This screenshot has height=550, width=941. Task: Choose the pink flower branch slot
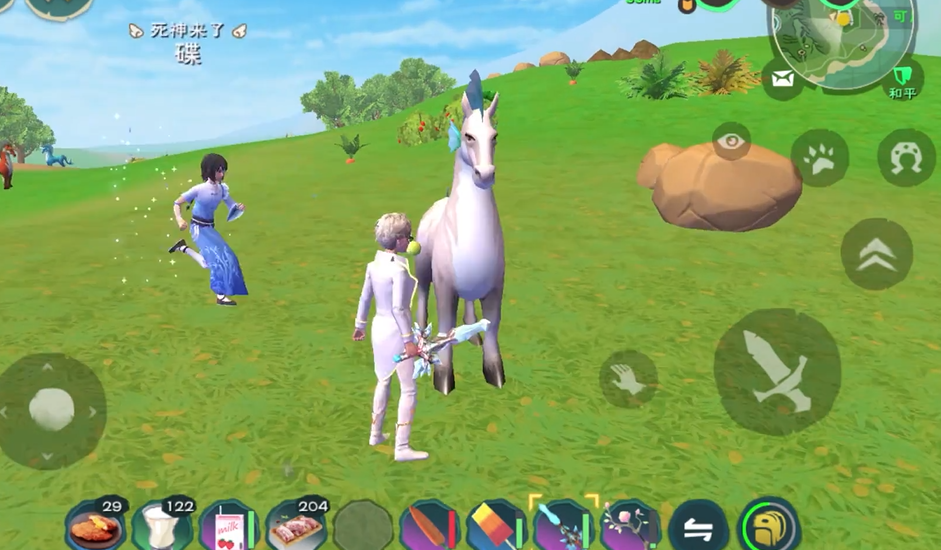(x=630, y=525)
